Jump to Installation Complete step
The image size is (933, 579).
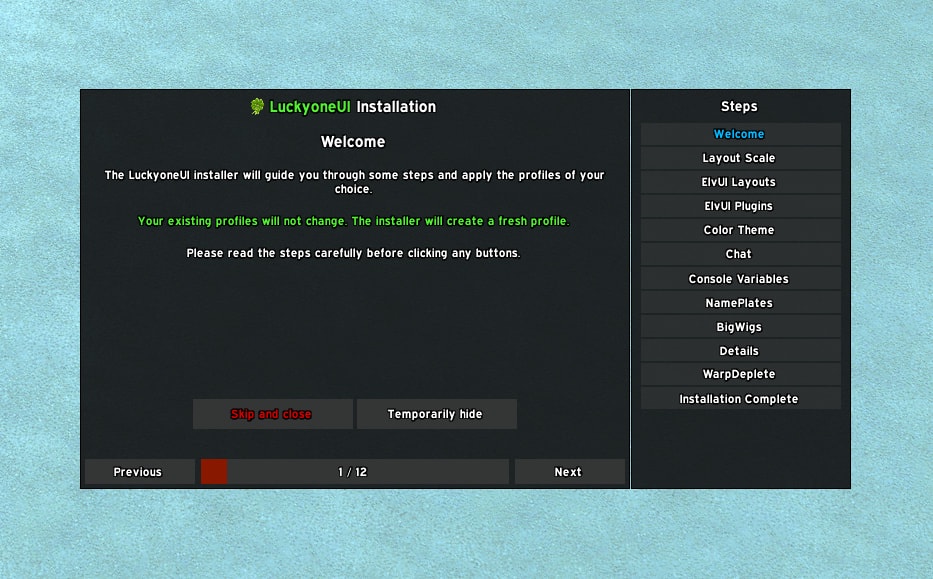tap(740, 399)
